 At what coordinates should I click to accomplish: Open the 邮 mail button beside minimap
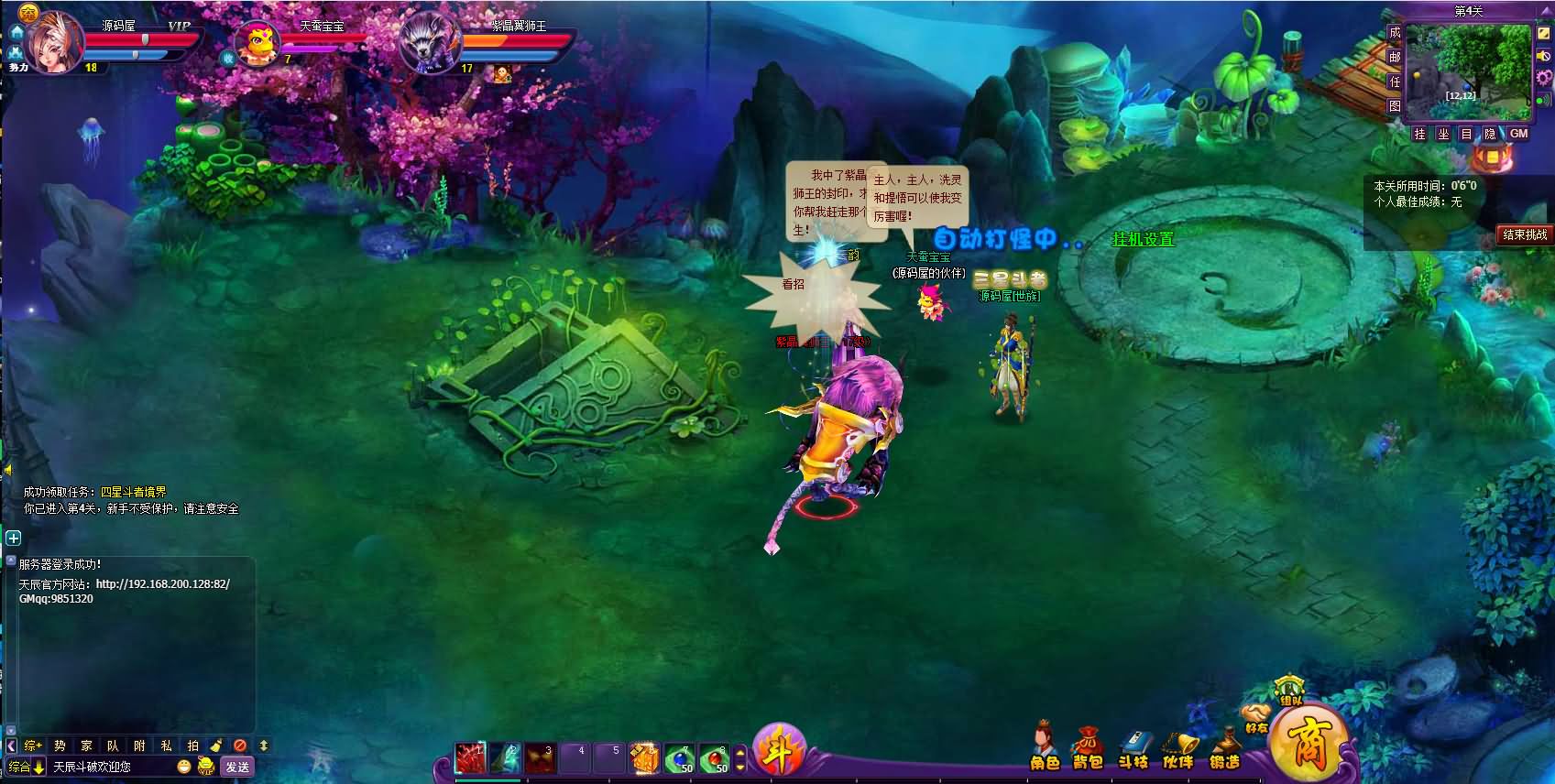(x=1394, y=57)
